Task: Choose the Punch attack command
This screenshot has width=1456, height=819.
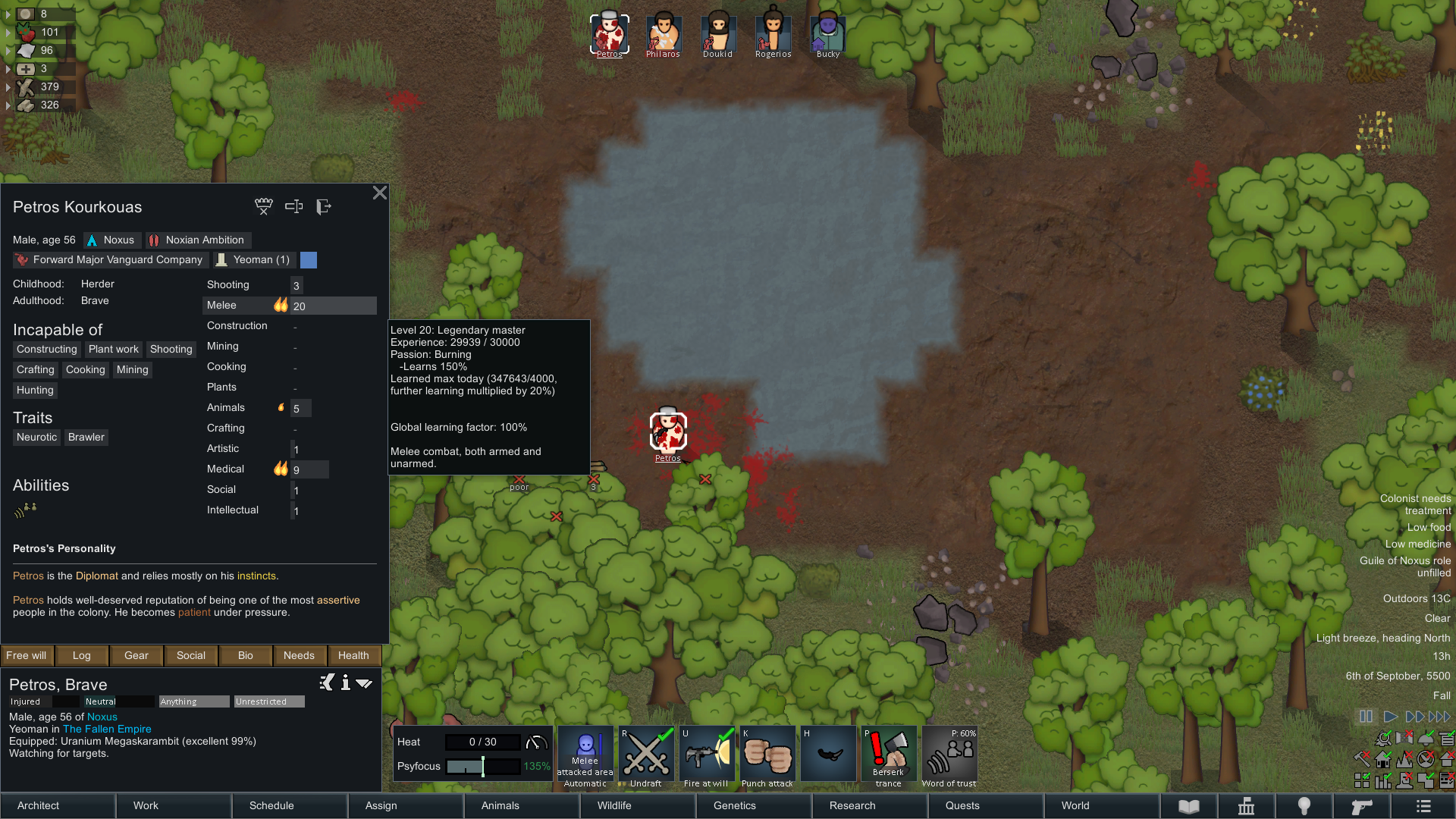Action: click(x=767, y=756)
